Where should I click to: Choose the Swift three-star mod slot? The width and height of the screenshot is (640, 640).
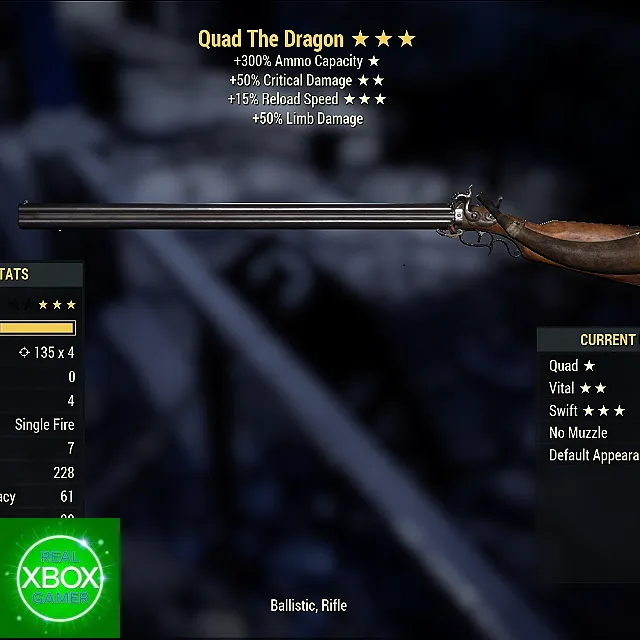tap(587, 411)
